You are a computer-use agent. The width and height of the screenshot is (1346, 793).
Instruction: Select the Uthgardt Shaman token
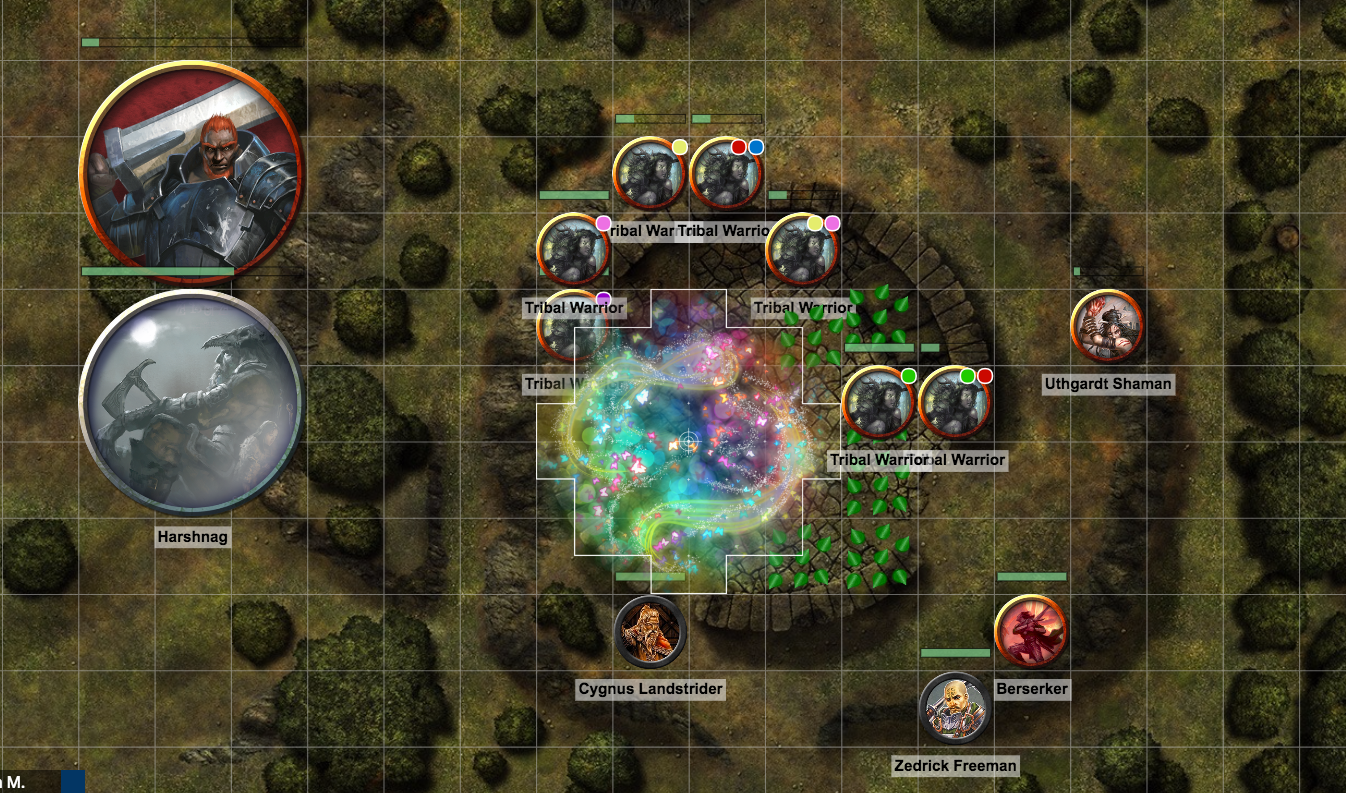pyautogui.click(x=1107, y=326)
